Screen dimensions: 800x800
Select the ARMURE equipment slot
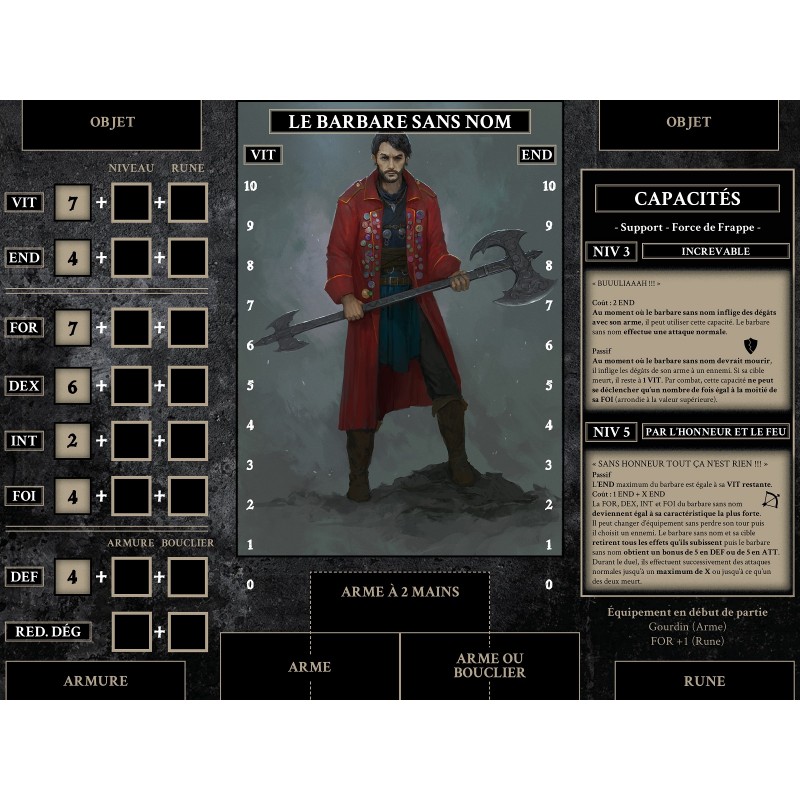(x=95, y=681)
